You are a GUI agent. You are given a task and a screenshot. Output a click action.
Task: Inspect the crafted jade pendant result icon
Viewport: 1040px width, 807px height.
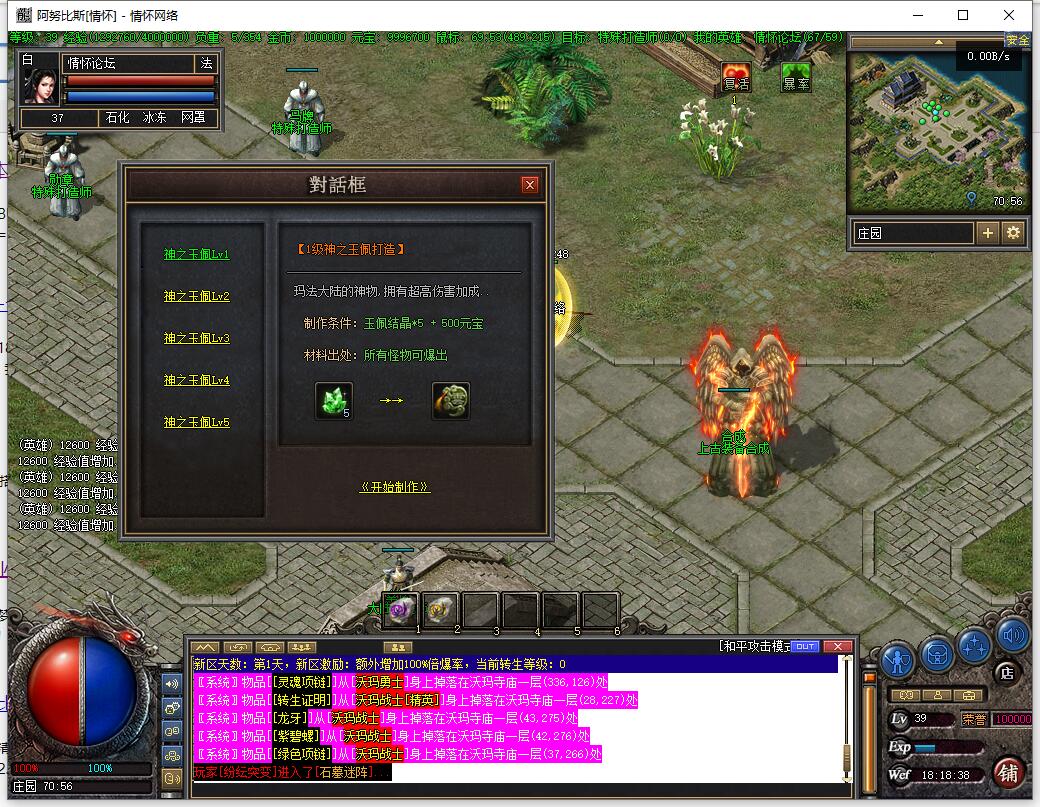tap(450, 401)
